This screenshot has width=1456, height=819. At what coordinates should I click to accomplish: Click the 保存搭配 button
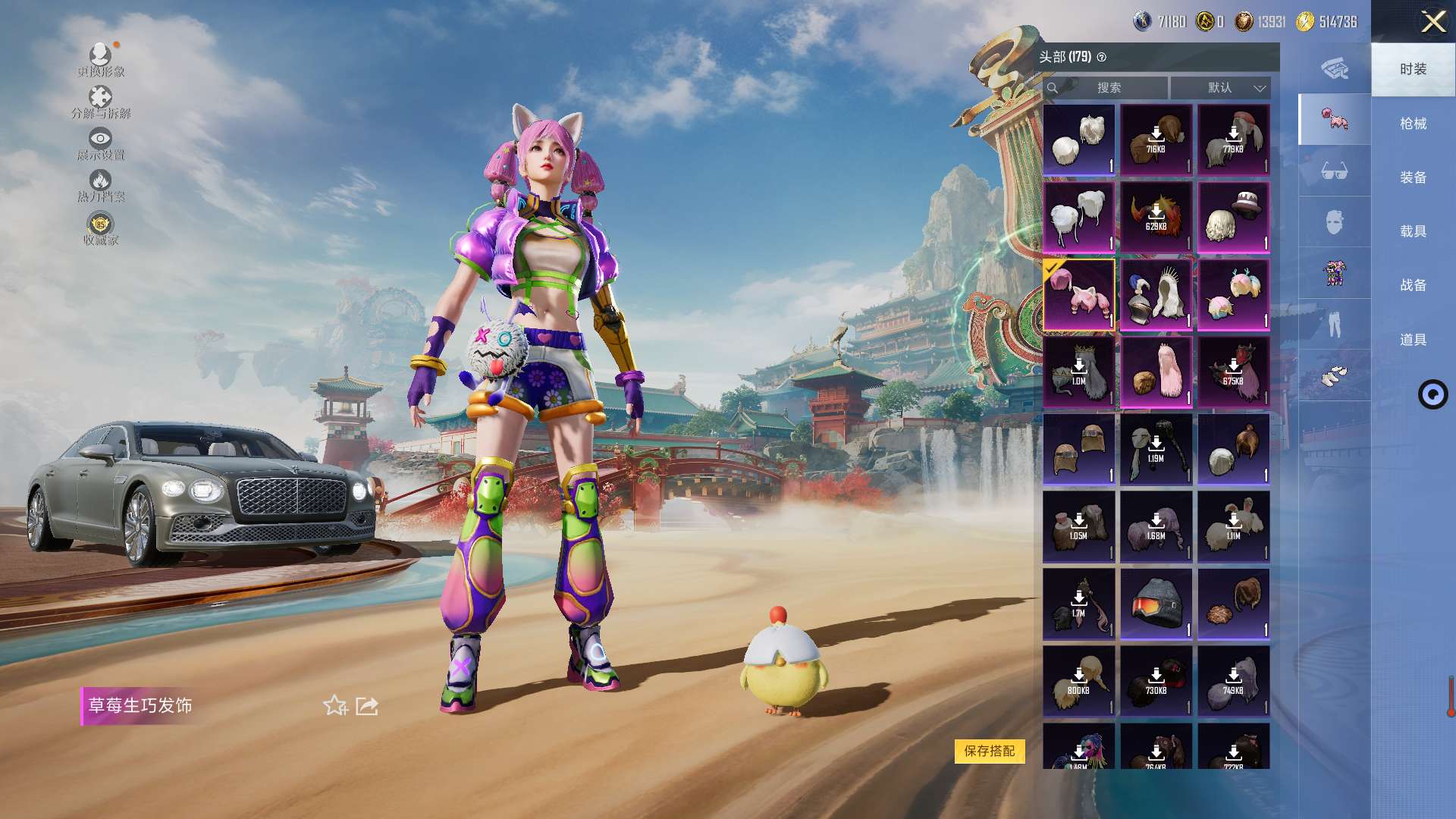pos(989,751)
